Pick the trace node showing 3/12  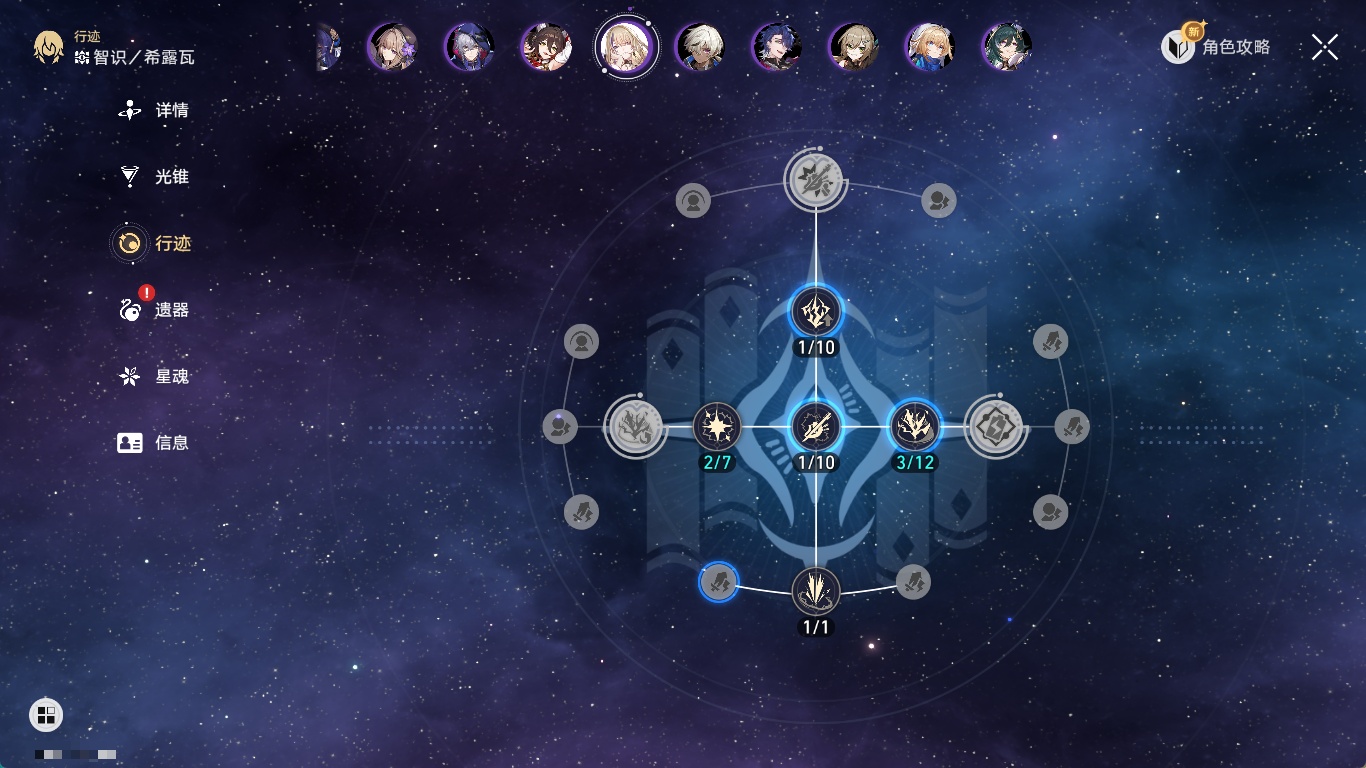pos(914,427)
